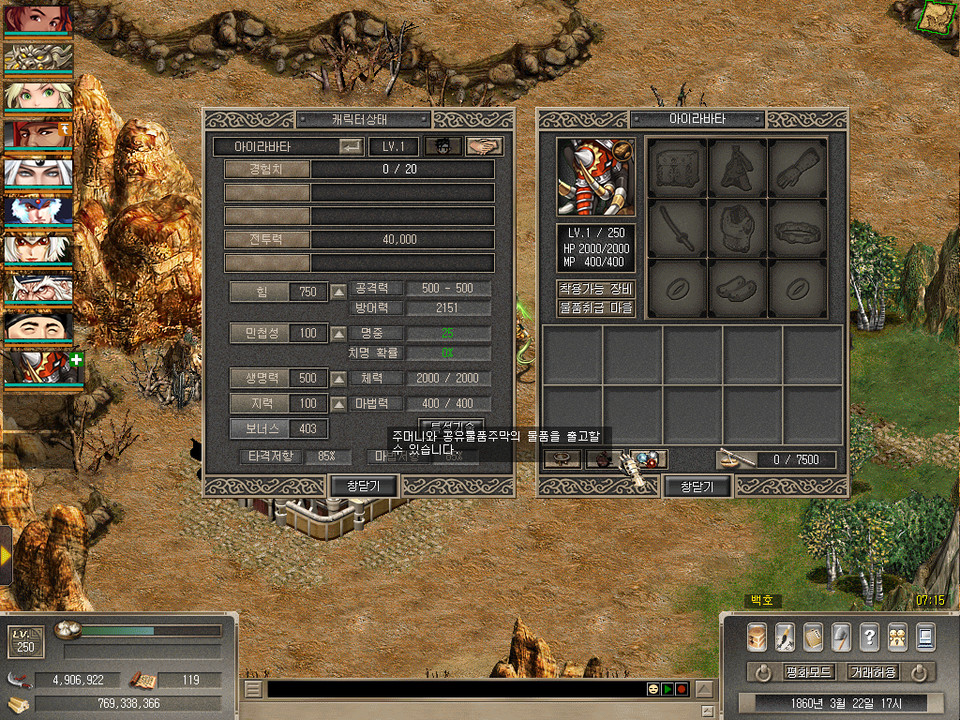
Task: Click the name change arrow beside 아이라바타
Action: (351, 146)
